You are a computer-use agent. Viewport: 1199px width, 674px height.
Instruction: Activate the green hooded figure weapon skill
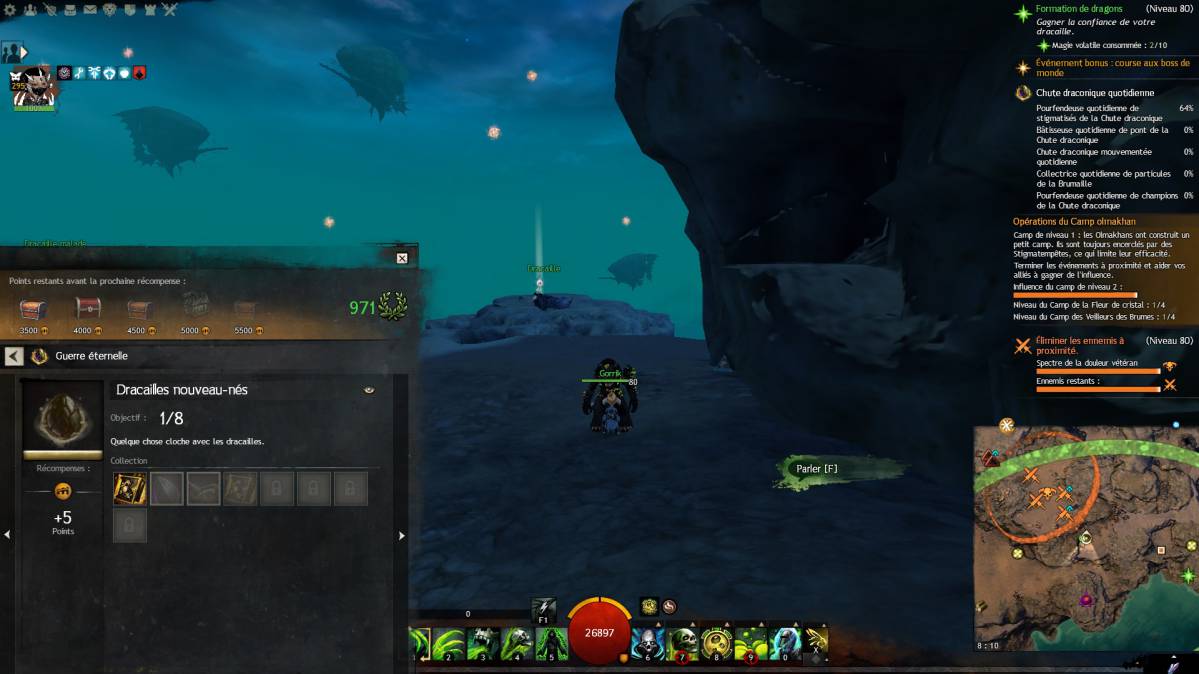(x=551, y=643)
